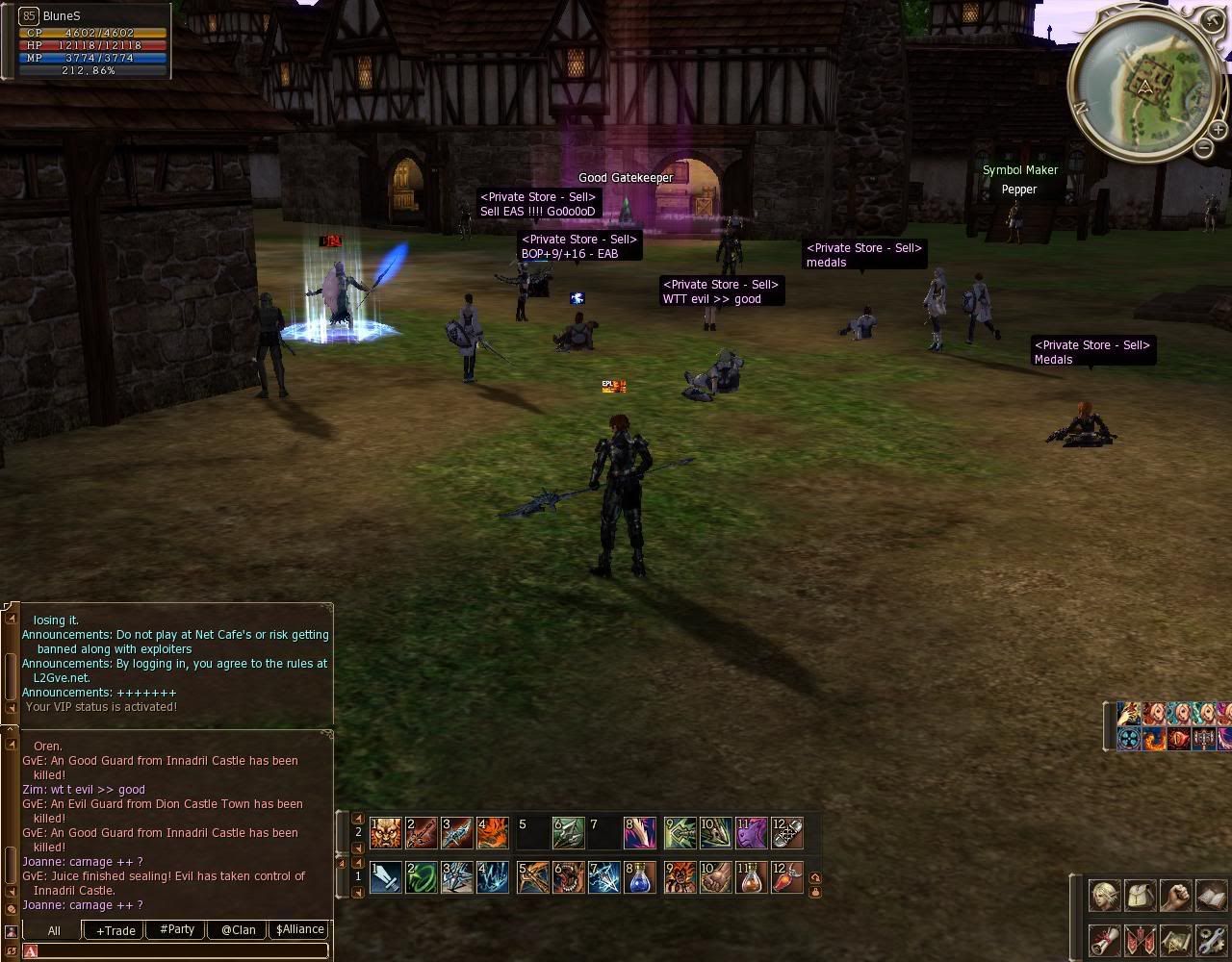Zoom out the minimap with minus button
The width and height of the screenshot is (1232, 962).
click(1203, 148)
